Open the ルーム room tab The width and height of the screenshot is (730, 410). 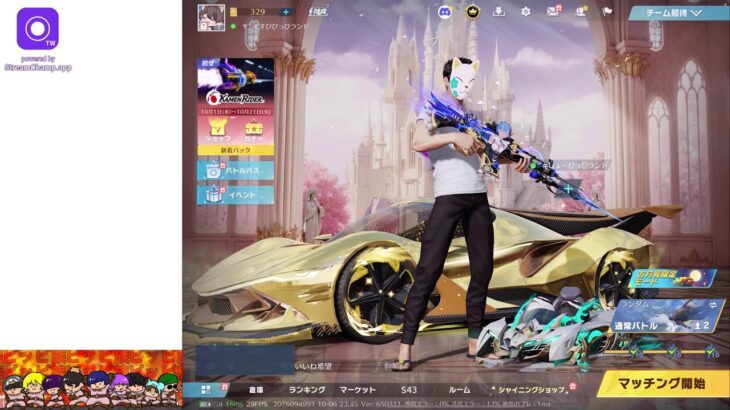459,389
